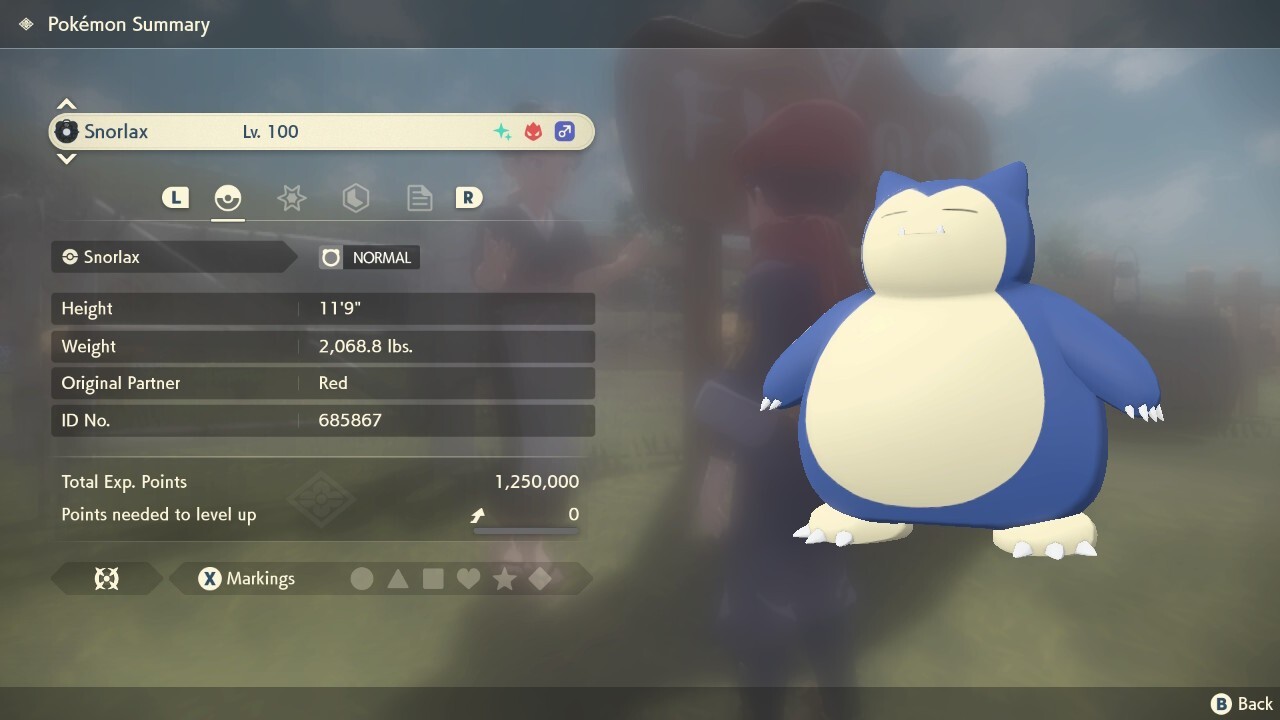Click the up arrow to switch Pokémon

pos(66,103)
